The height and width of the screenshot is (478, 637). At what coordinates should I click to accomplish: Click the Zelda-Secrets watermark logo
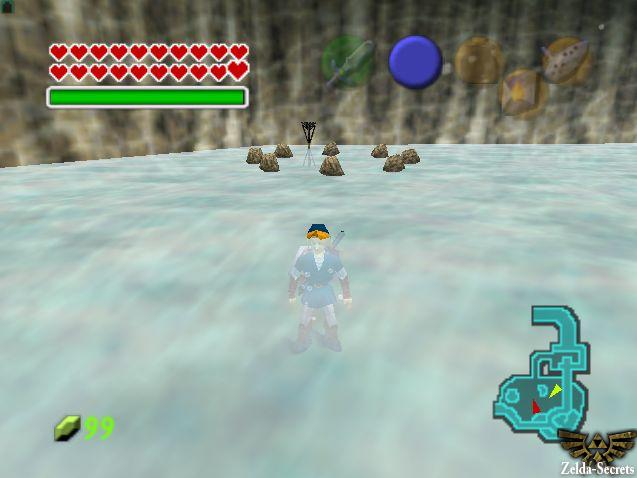coord(597,451)
